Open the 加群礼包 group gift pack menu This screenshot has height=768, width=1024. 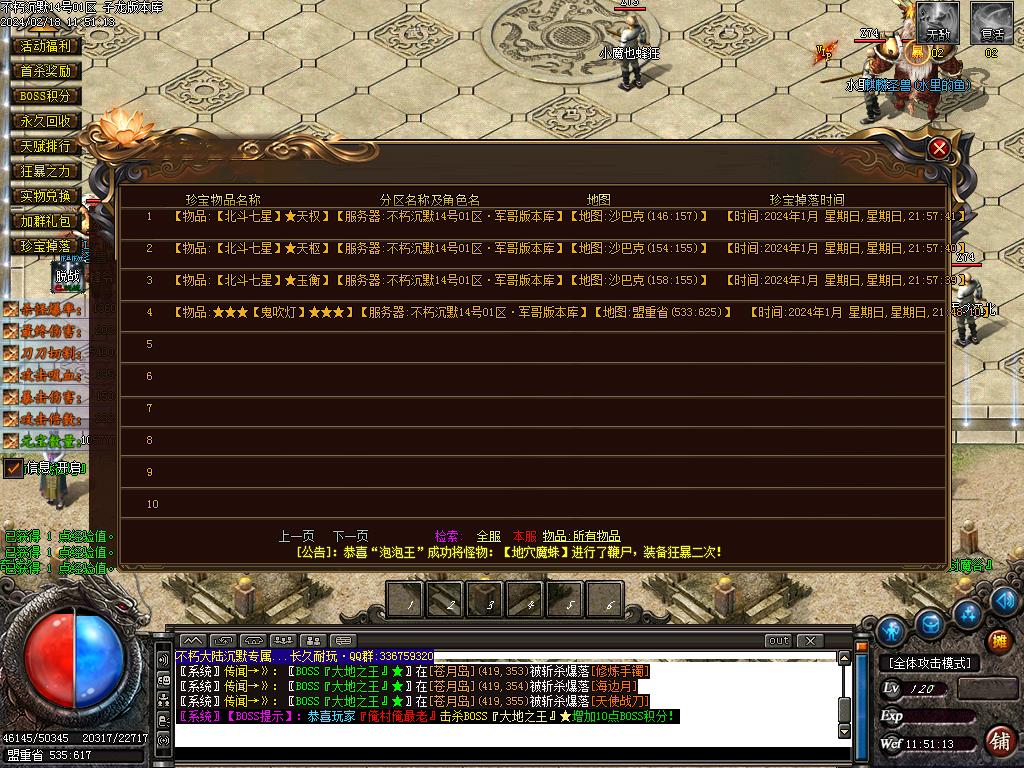coord(46,221)
